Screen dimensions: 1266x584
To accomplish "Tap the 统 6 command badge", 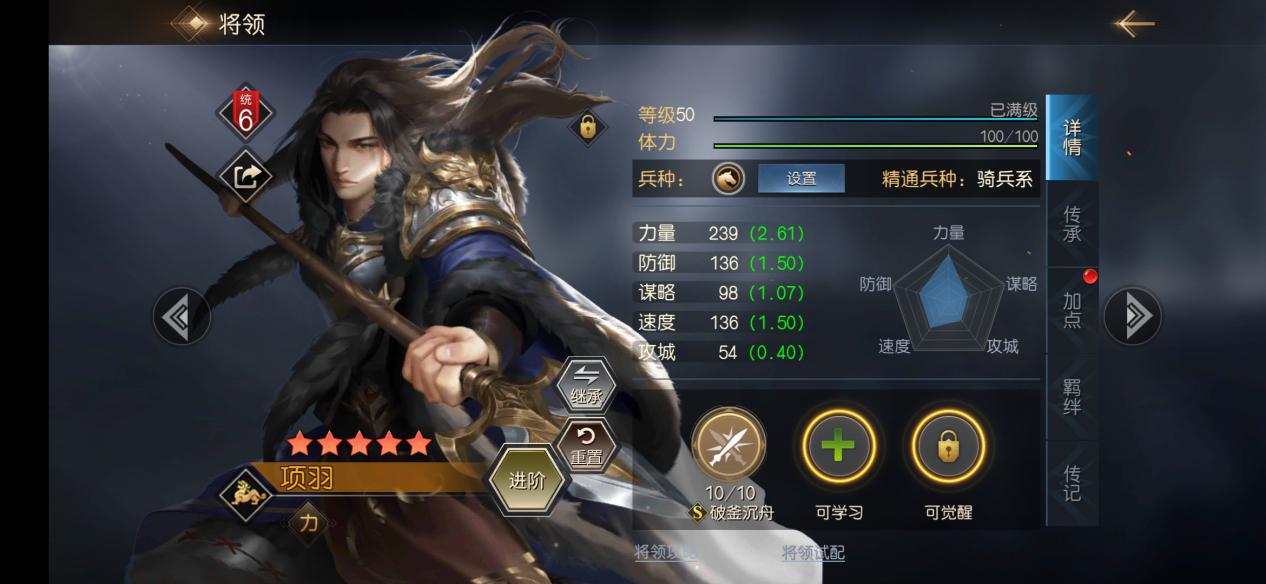I will 246,112.
